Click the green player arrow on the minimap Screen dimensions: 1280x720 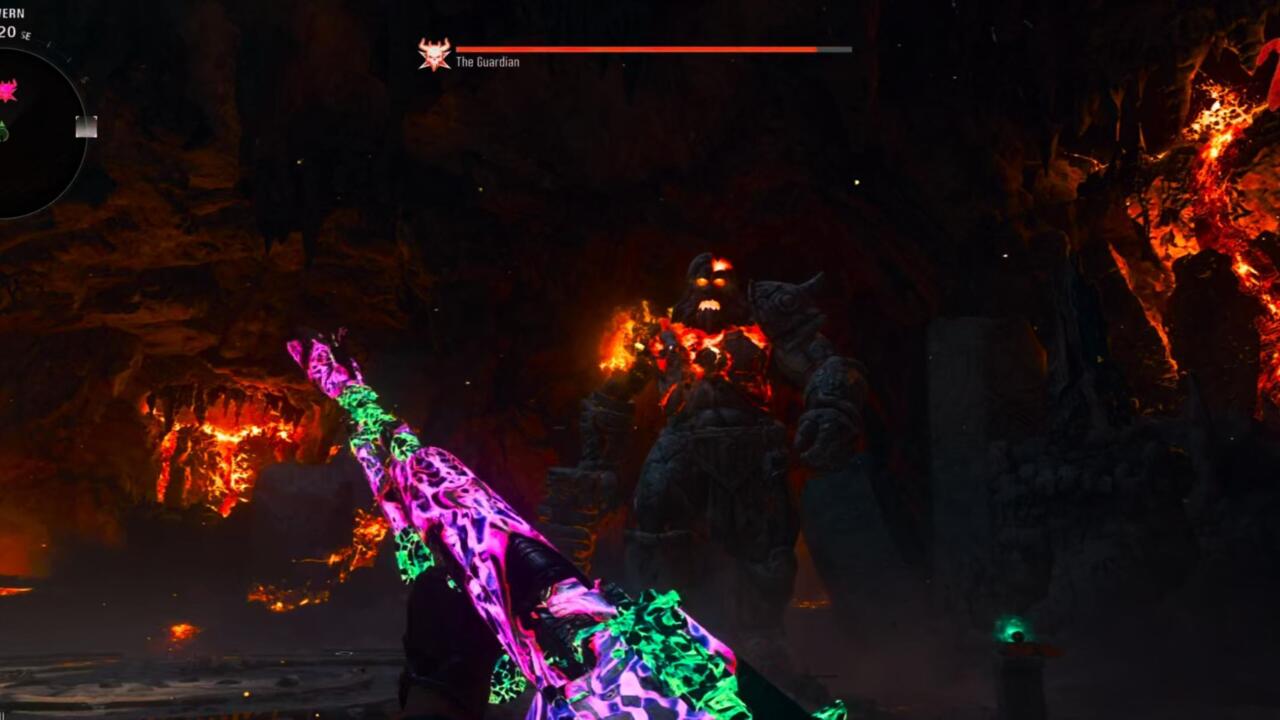[5, 128]
